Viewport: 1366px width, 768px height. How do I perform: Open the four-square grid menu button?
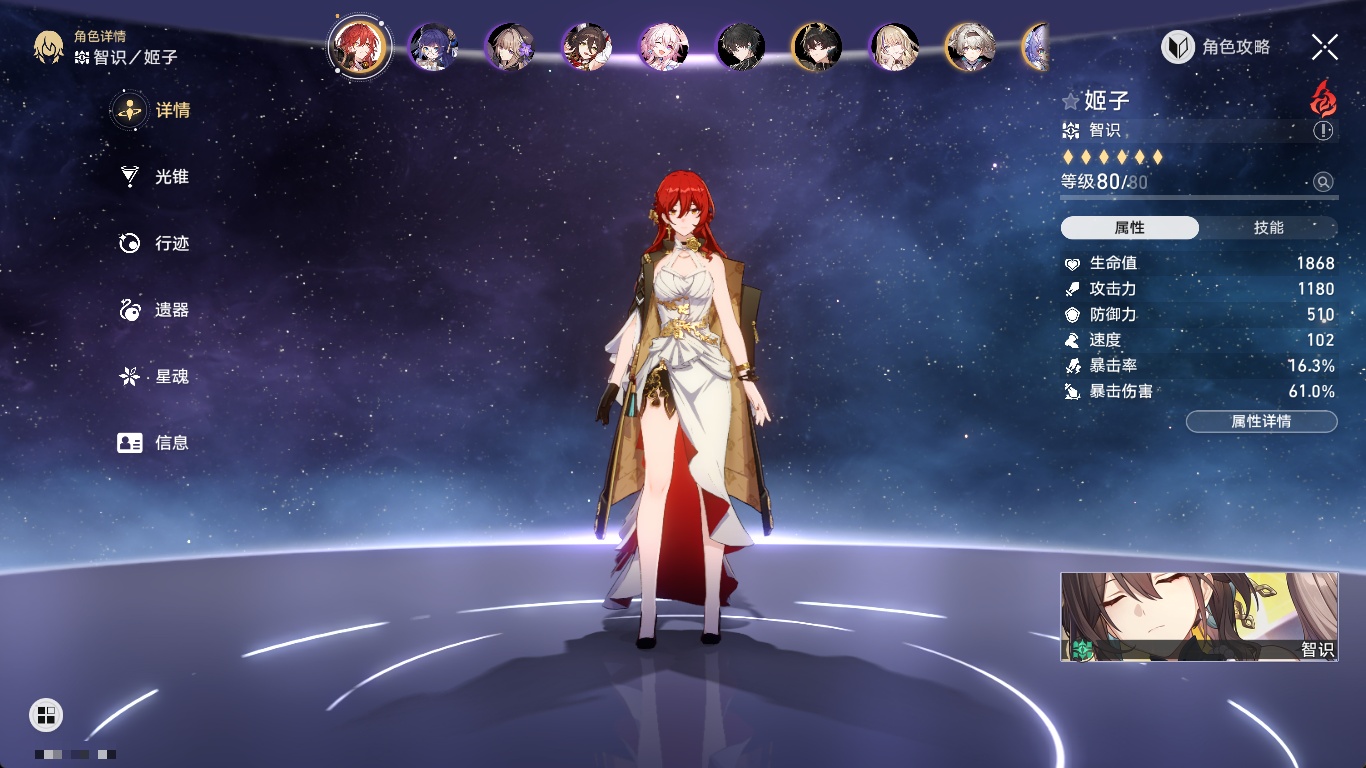pyautogui.click(x=46, y=714)
